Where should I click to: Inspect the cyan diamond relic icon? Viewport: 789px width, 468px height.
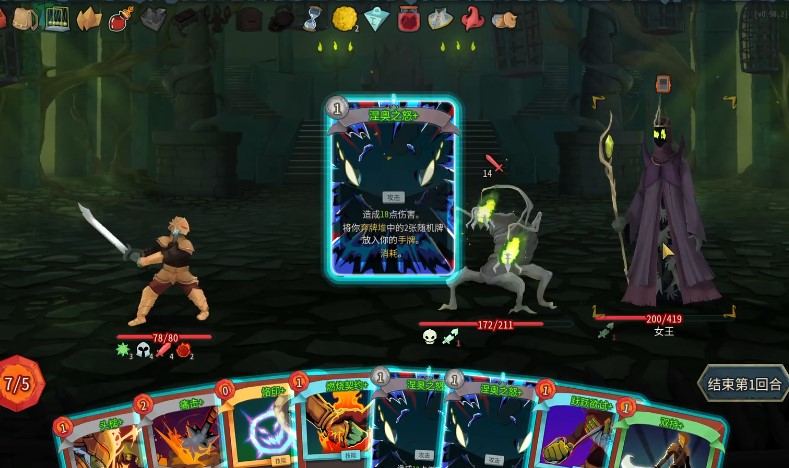click(x=375, y=18)
